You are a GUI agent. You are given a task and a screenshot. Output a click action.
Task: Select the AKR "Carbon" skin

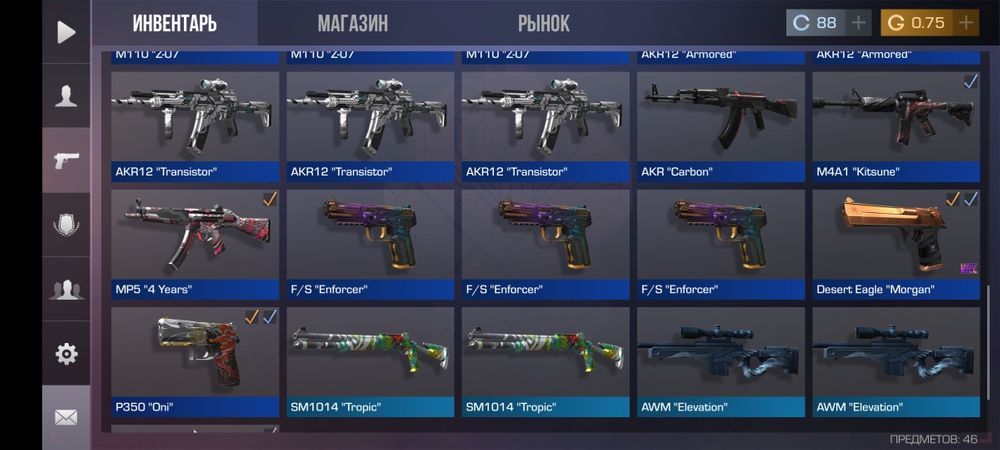[720, 125]
